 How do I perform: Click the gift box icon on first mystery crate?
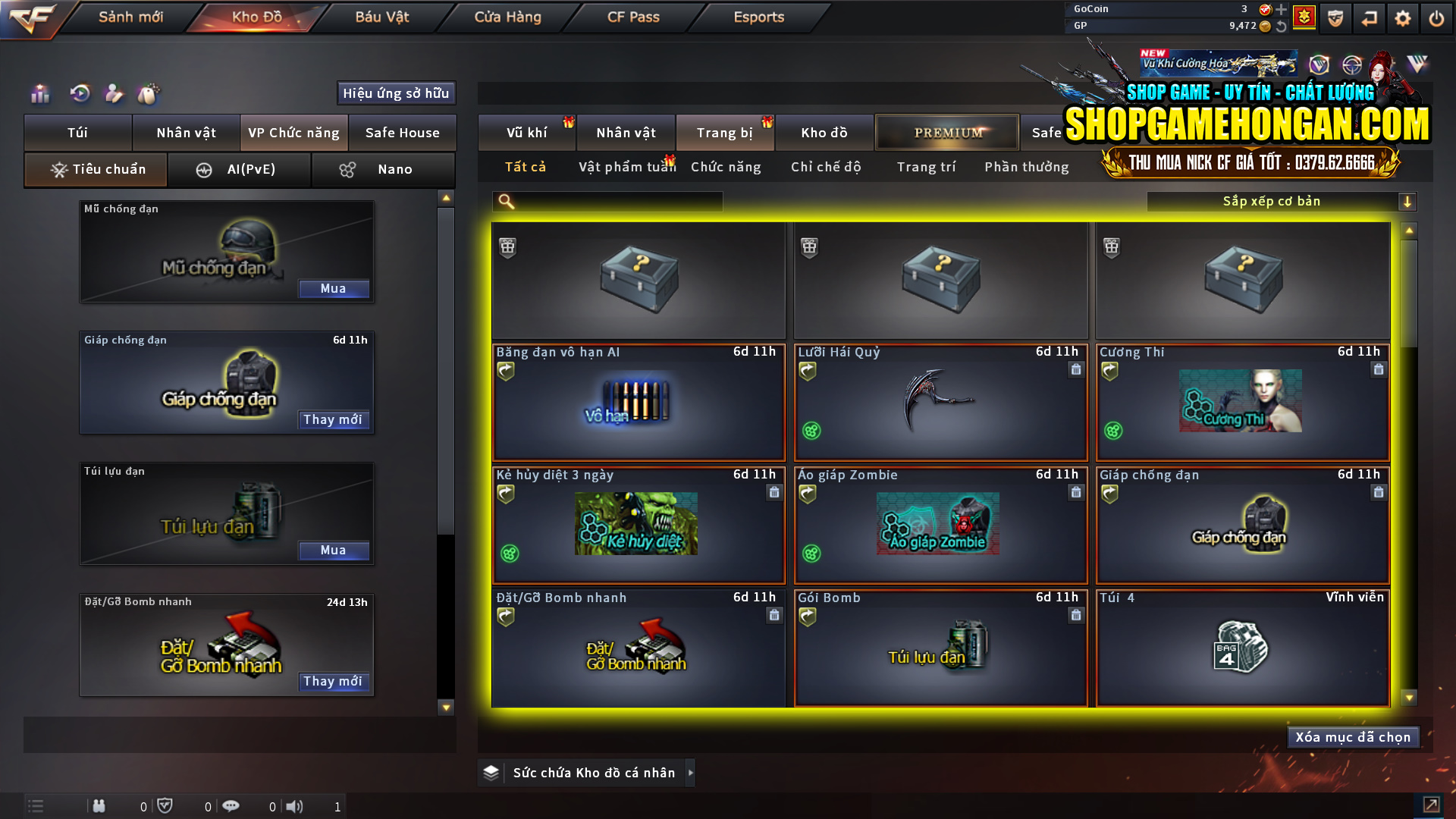click(x=507, y=246)
